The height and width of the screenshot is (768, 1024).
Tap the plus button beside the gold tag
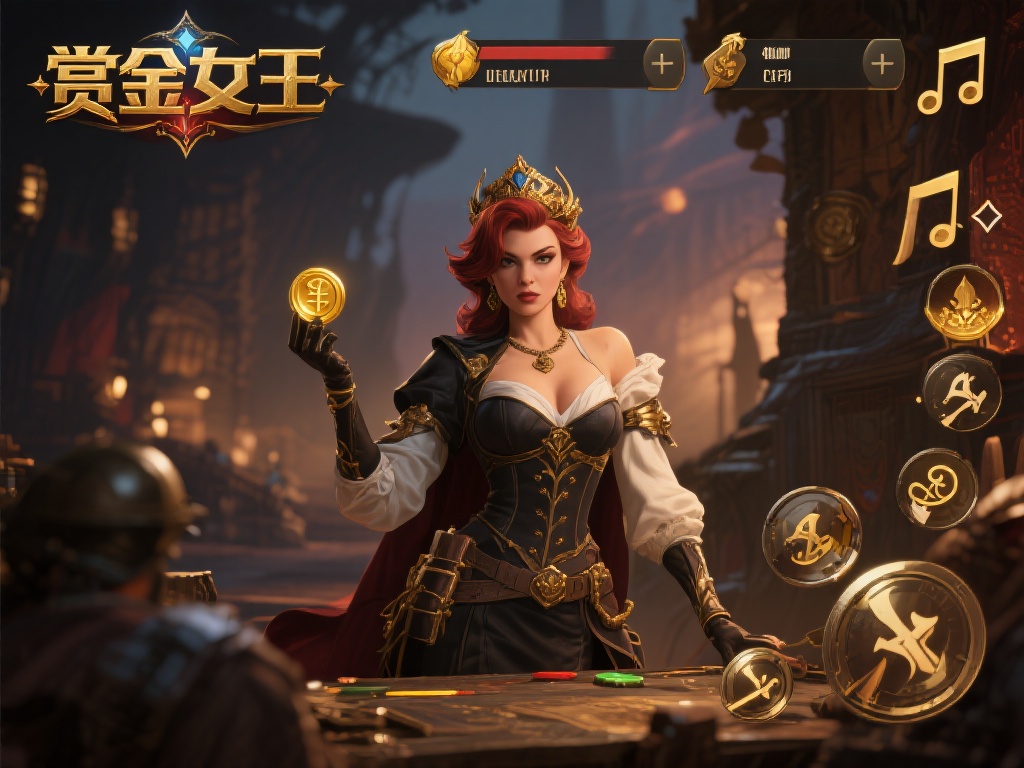click(882, 64)
